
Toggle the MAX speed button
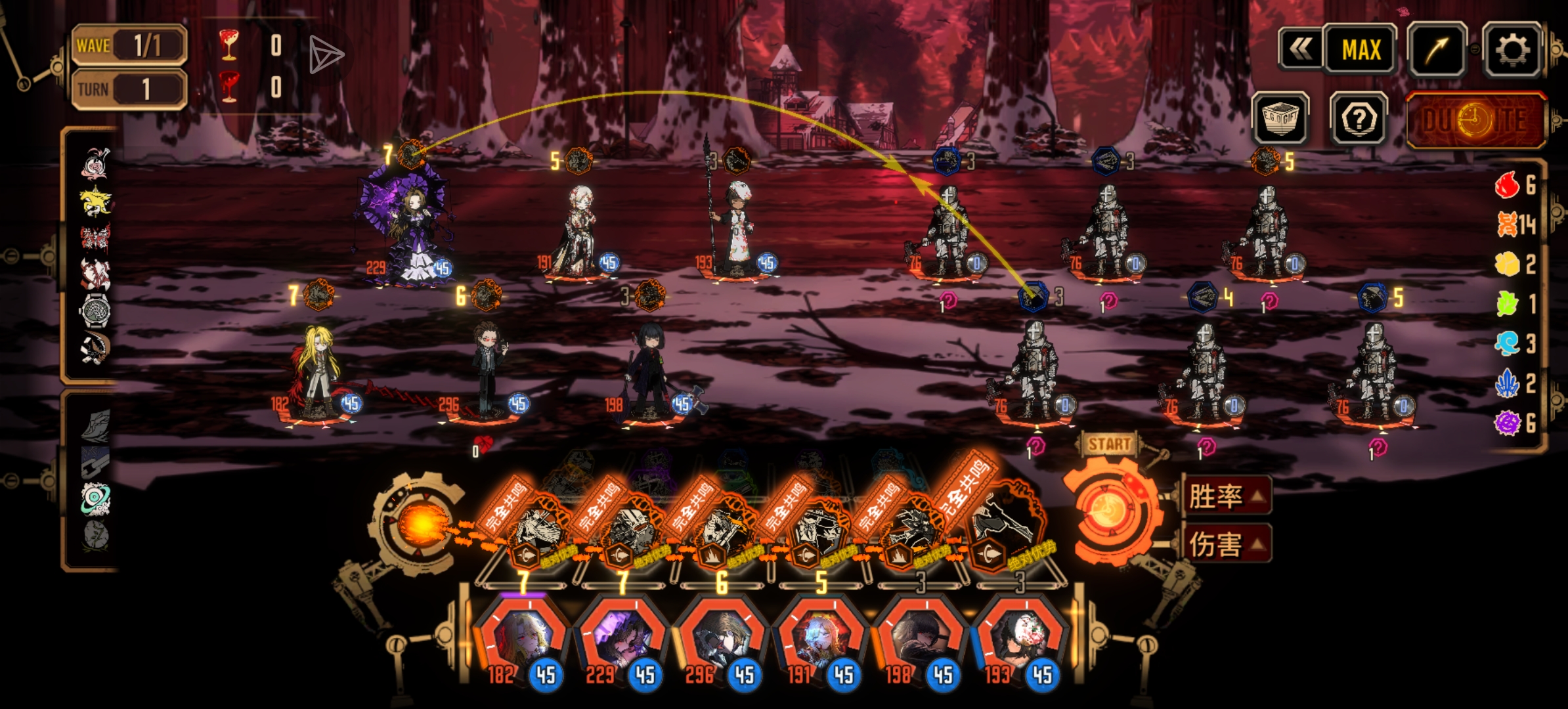pyautogui.click(x=1361, y=50)
